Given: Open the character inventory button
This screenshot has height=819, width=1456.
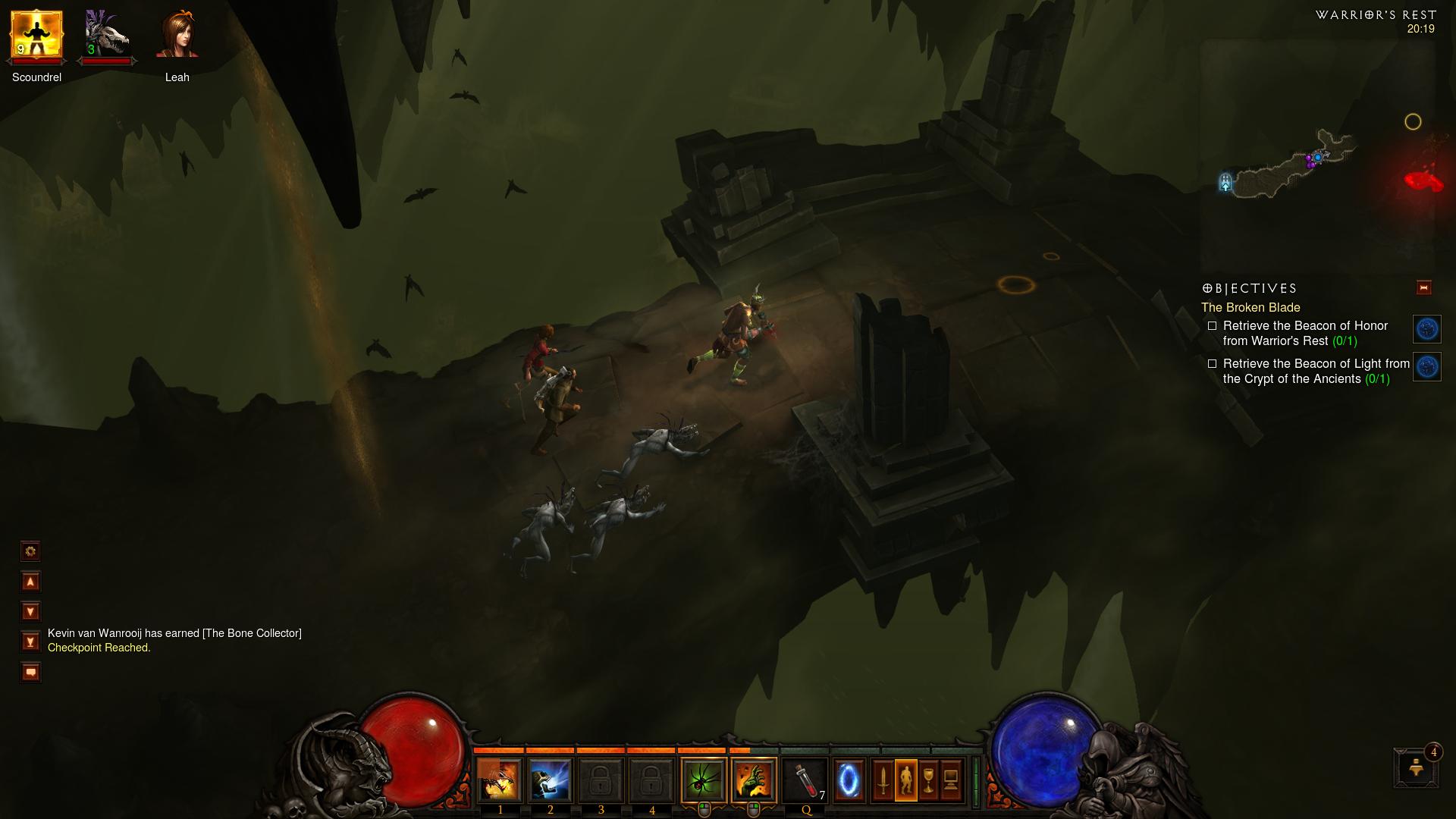Looking at the screenshot, I should pyautogui.click(x=905, y=780).
